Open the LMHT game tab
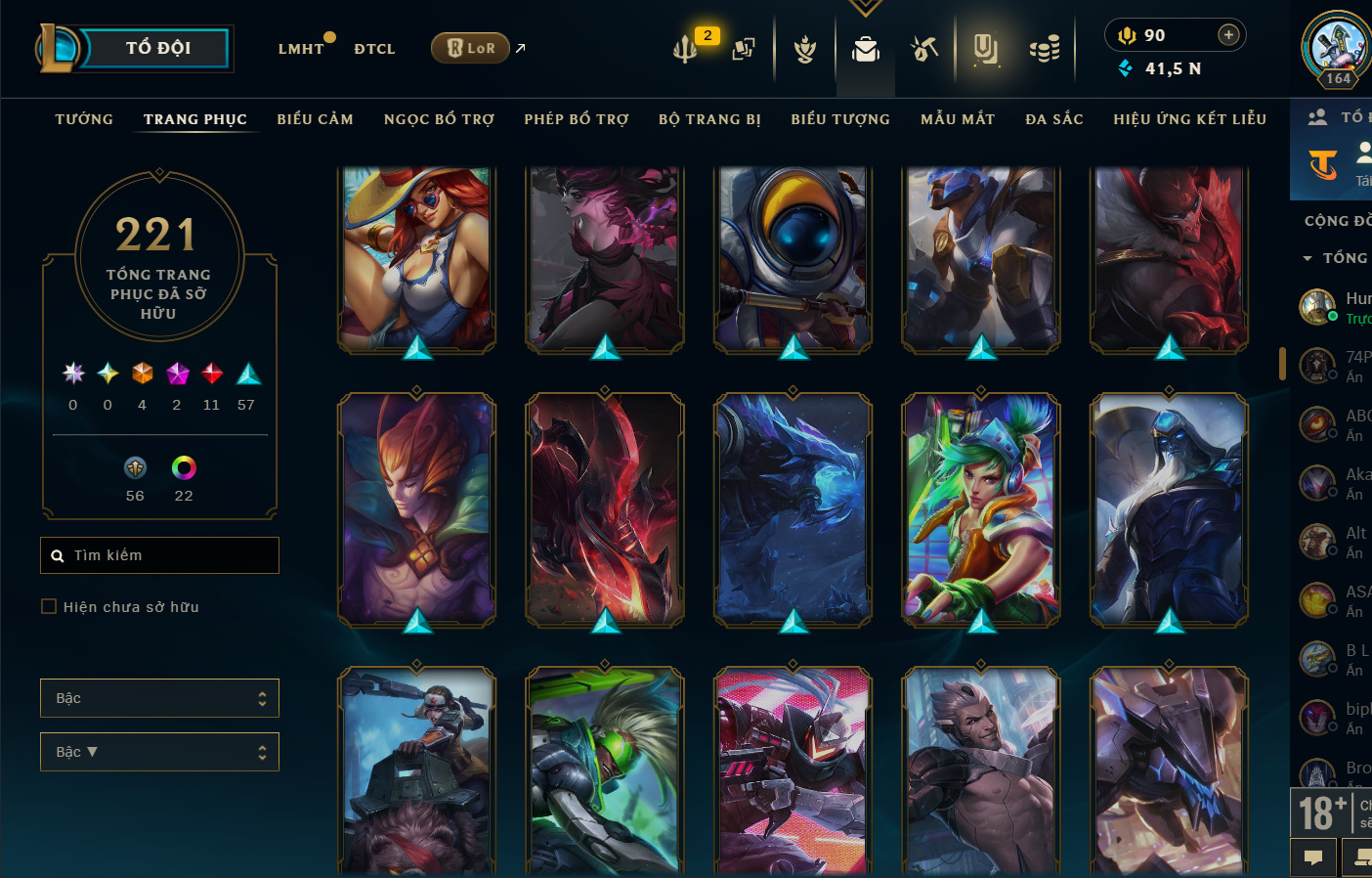This screenshot has height=878, width=1372. point(301,49)
